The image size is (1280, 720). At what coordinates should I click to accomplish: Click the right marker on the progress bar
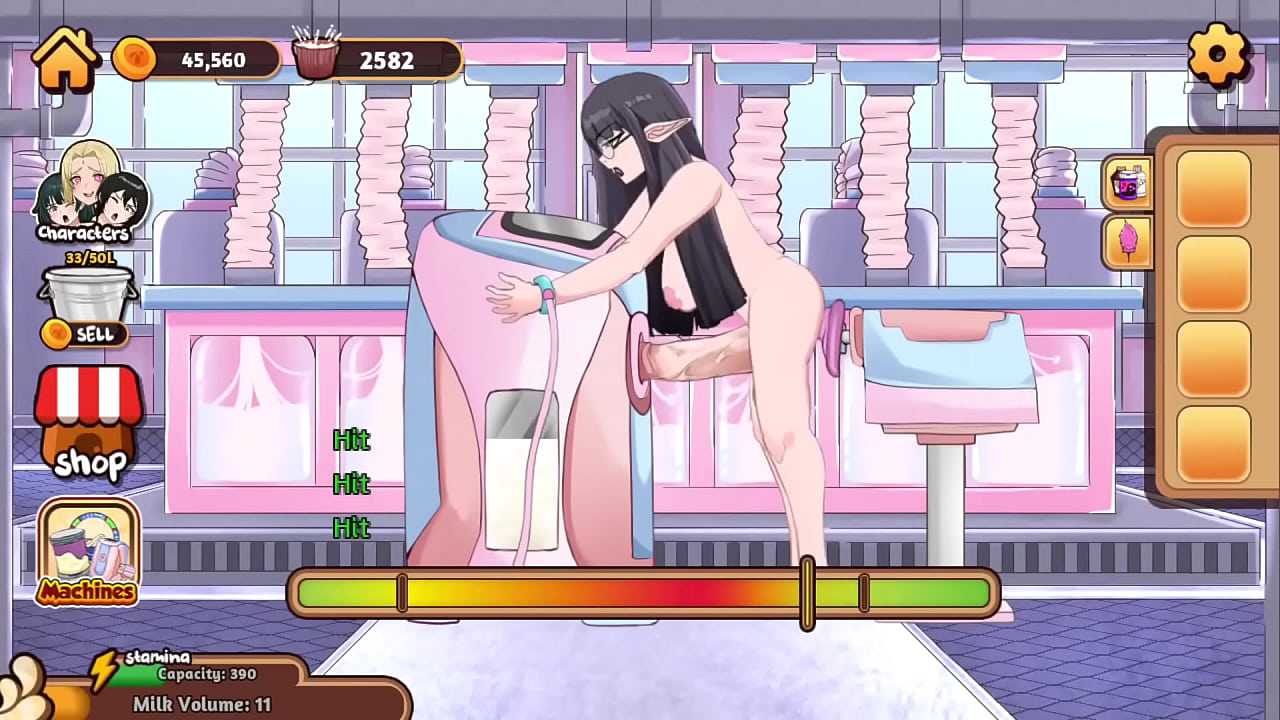[863, 593]
